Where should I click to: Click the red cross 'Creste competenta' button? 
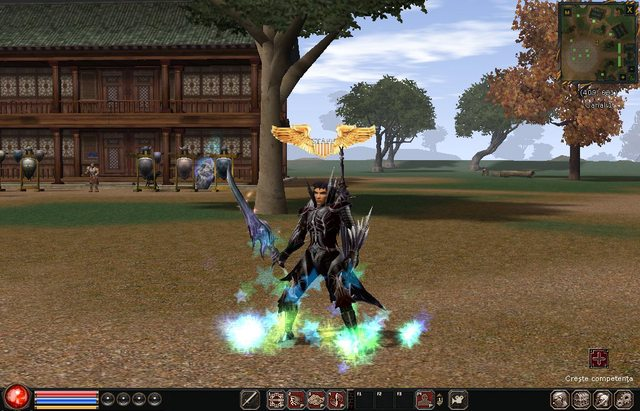pos(599,358)
